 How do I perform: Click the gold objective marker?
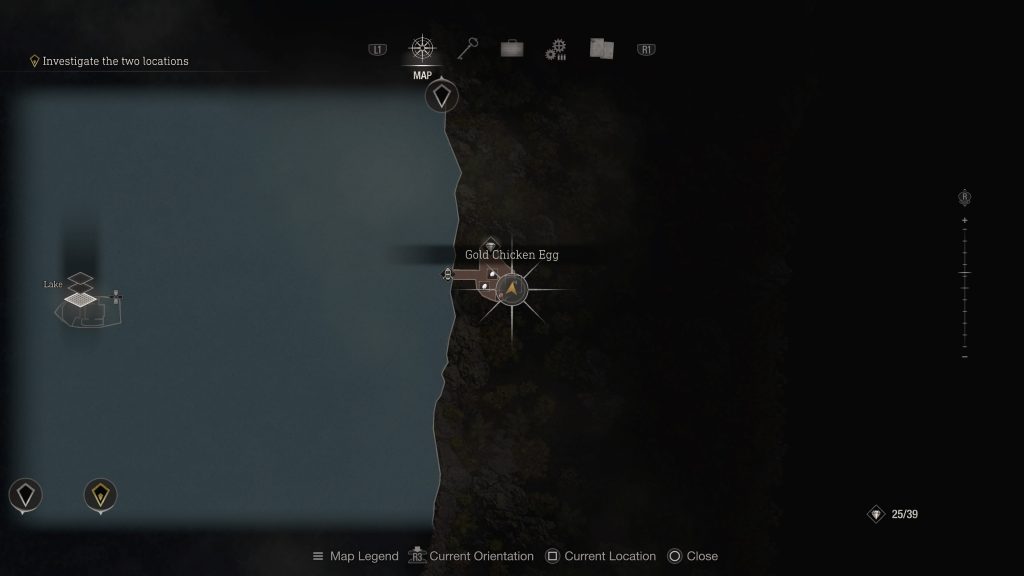(x=100, y=494)
